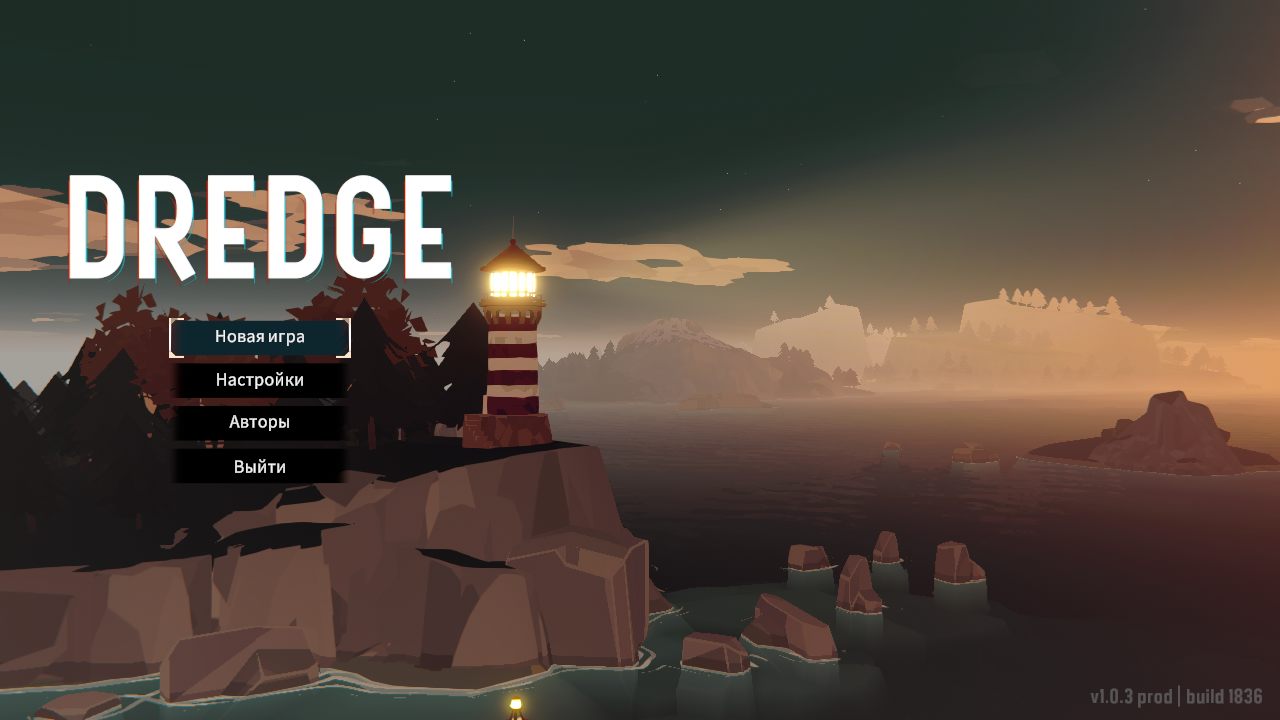The width and height of the screenshot is (1280, 720).
Task: View the credits by clicking Авторы
Action: point(259,423)
